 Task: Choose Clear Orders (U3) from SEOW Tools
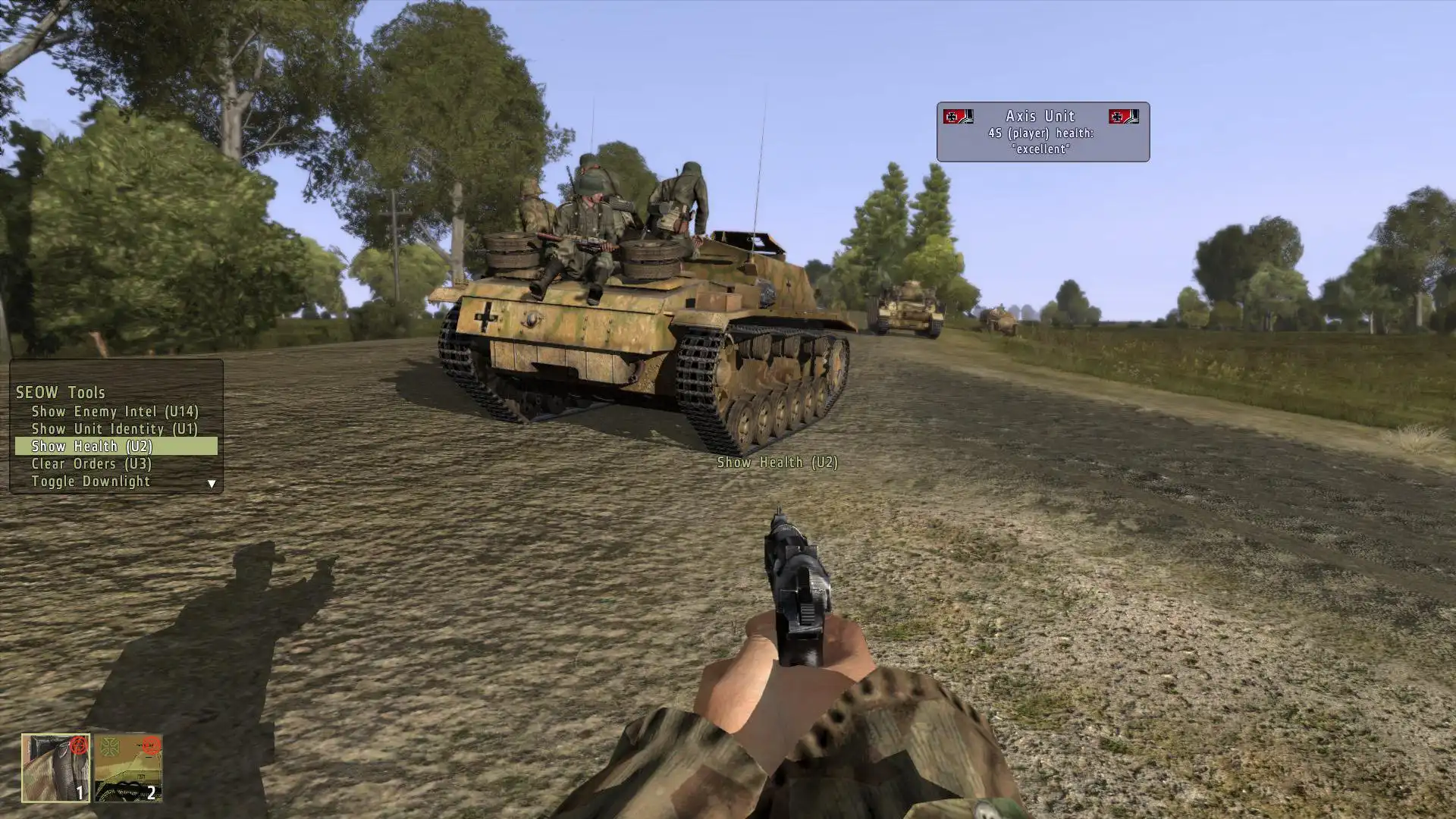(x=91, y=463)
